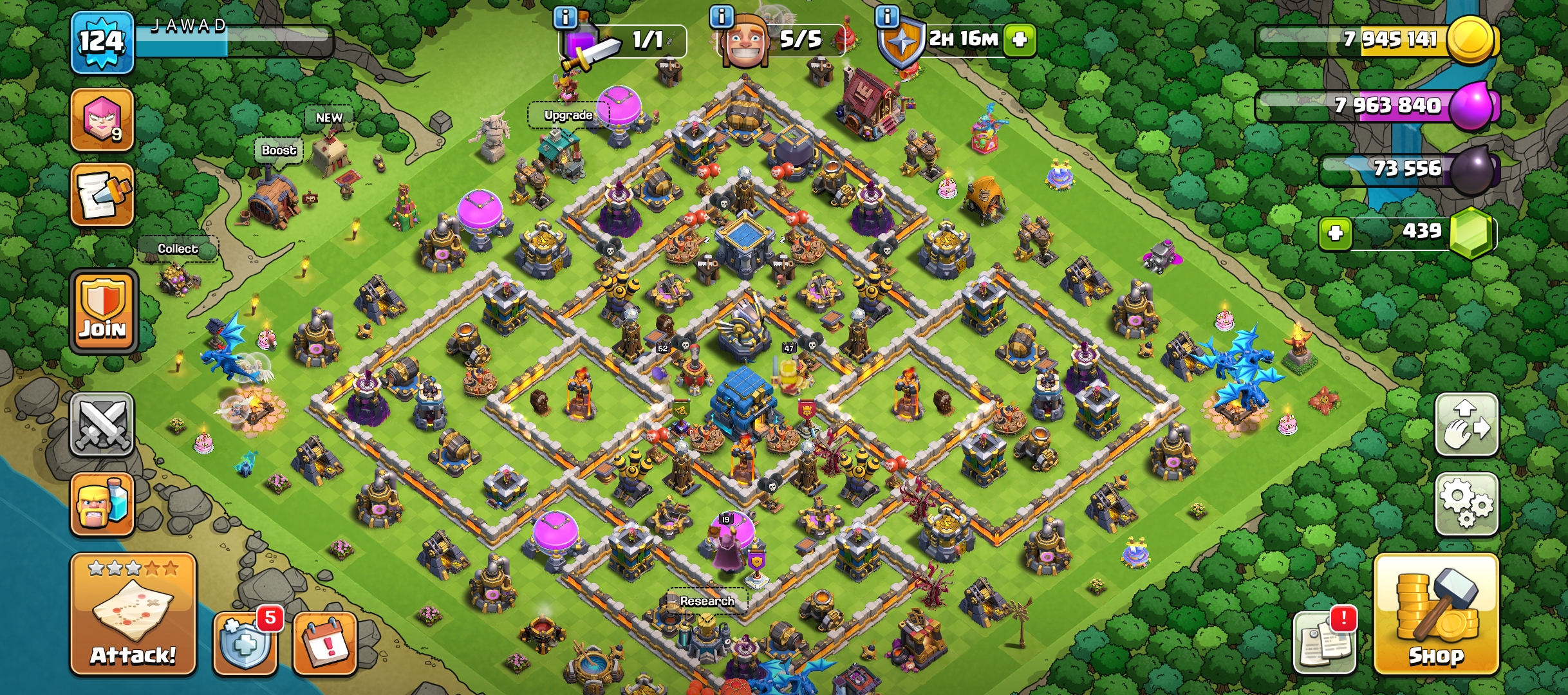Open the crossed swords battle log button
1568x695 pixels.
pos(102,425)
